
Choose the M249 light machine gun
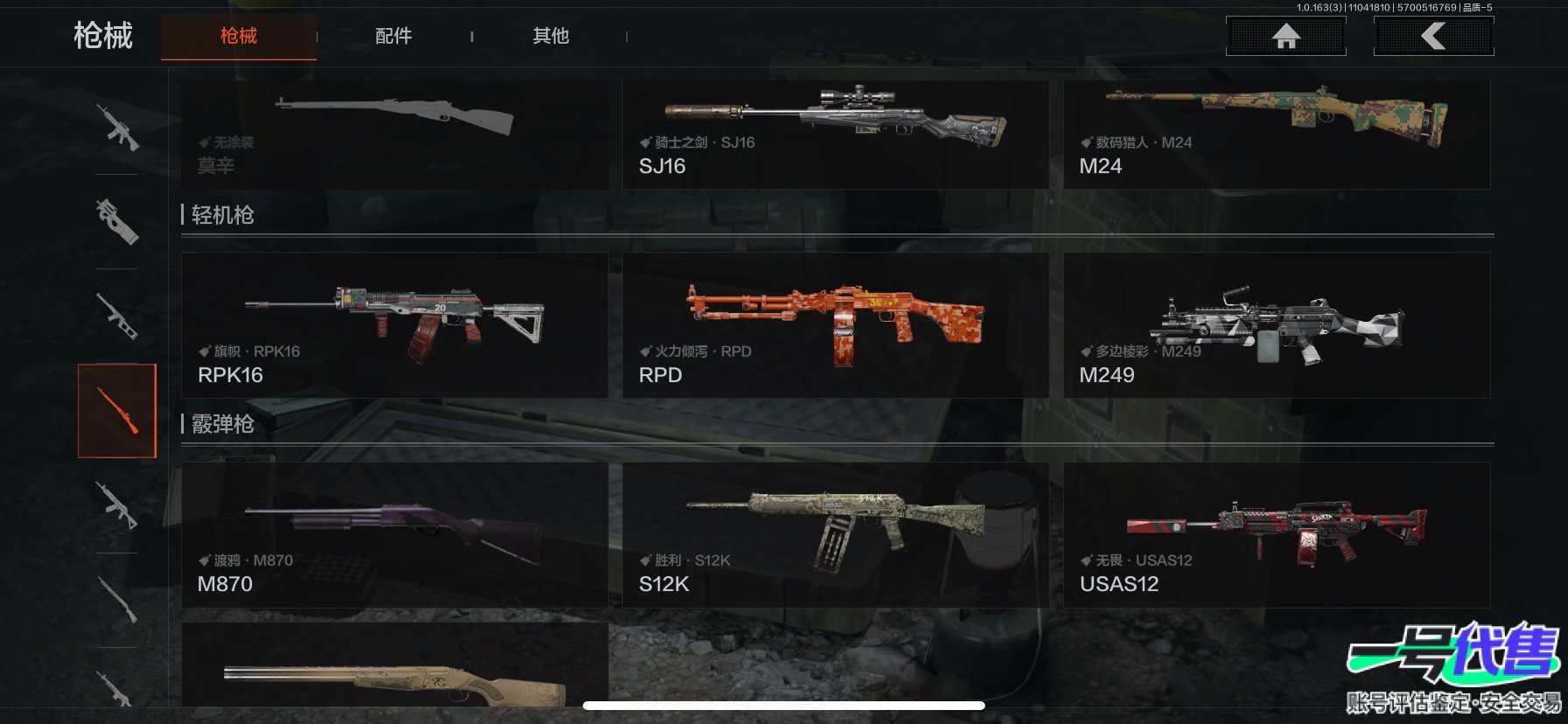click(x=1276, y=325)
